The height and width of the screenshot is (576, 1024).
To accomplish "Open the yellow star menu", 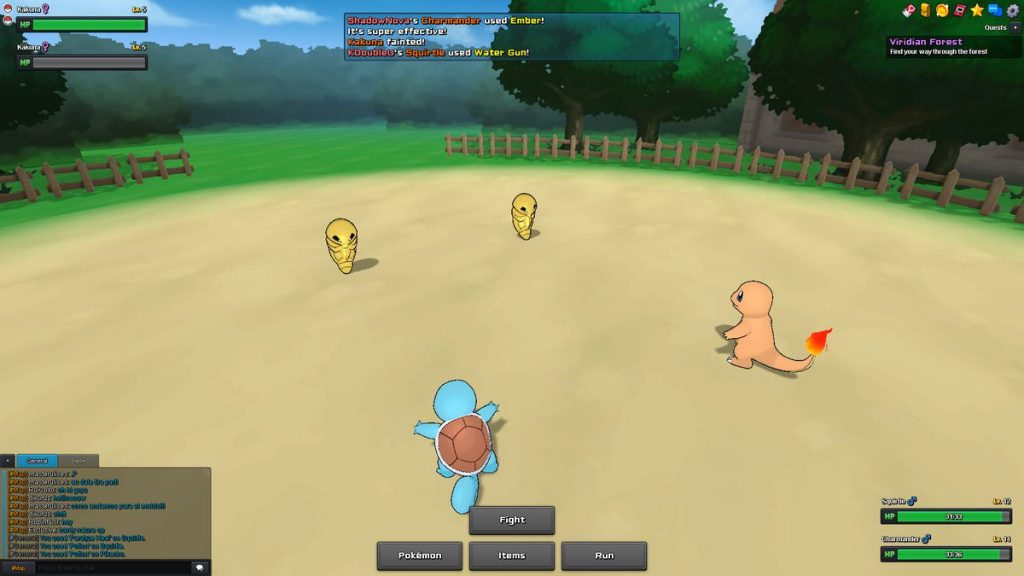I will click(977, 10).
